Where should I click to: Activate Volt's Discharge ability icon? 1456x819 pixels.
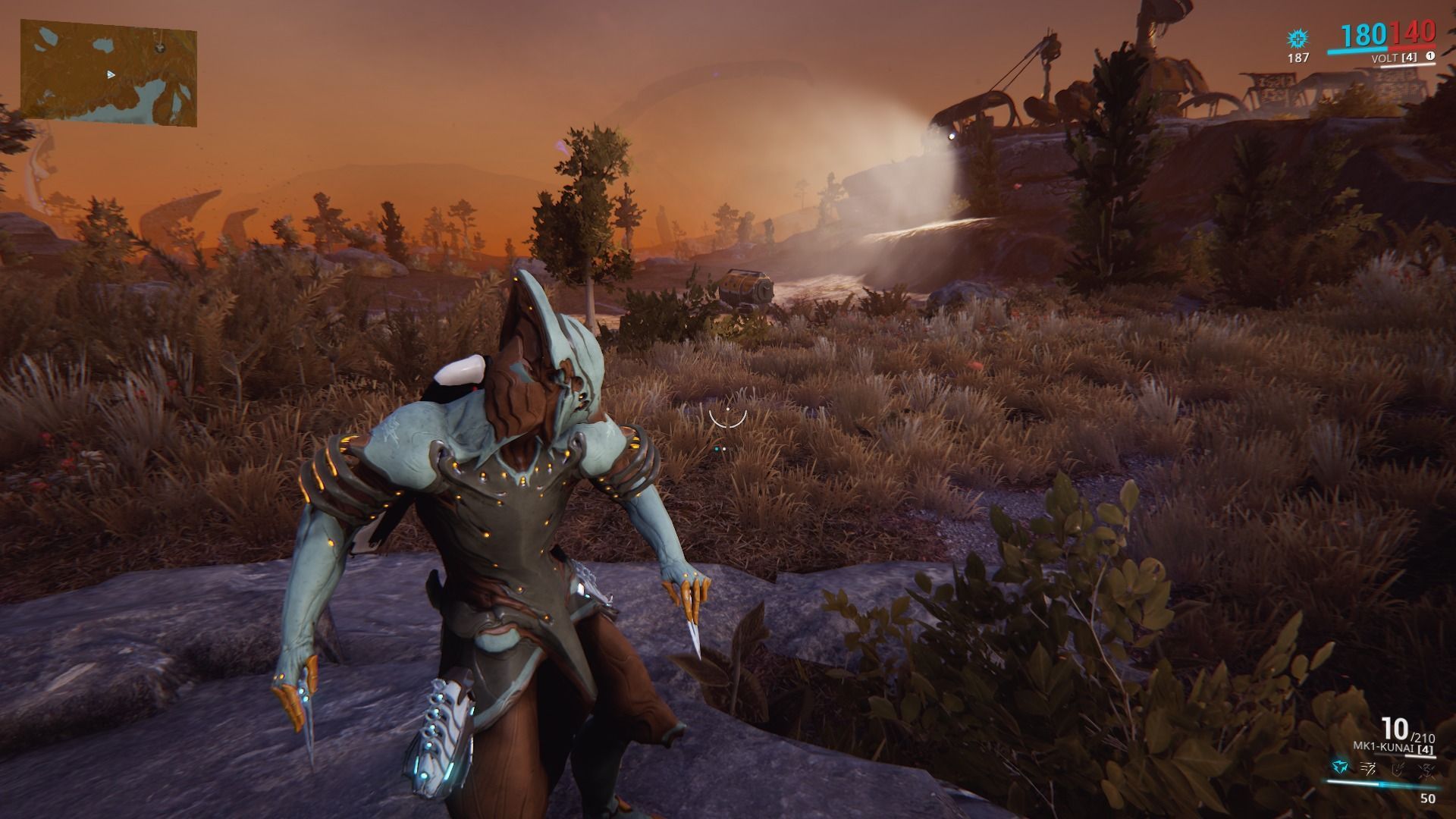(1428, 769)
